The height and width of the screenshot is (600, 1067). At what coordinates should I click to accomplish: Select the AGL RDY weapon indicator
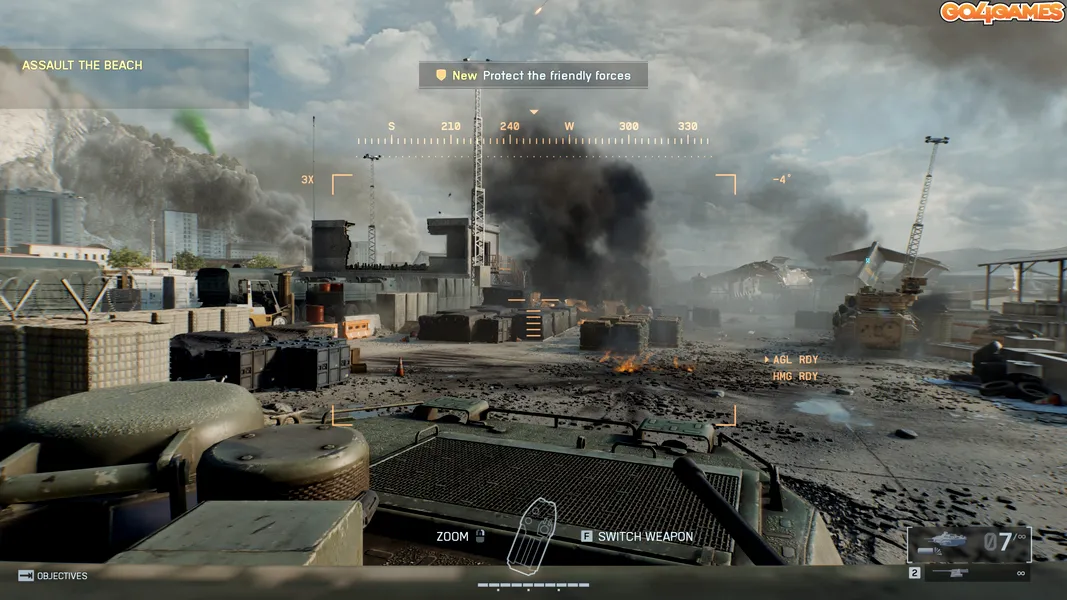point(791,360)
